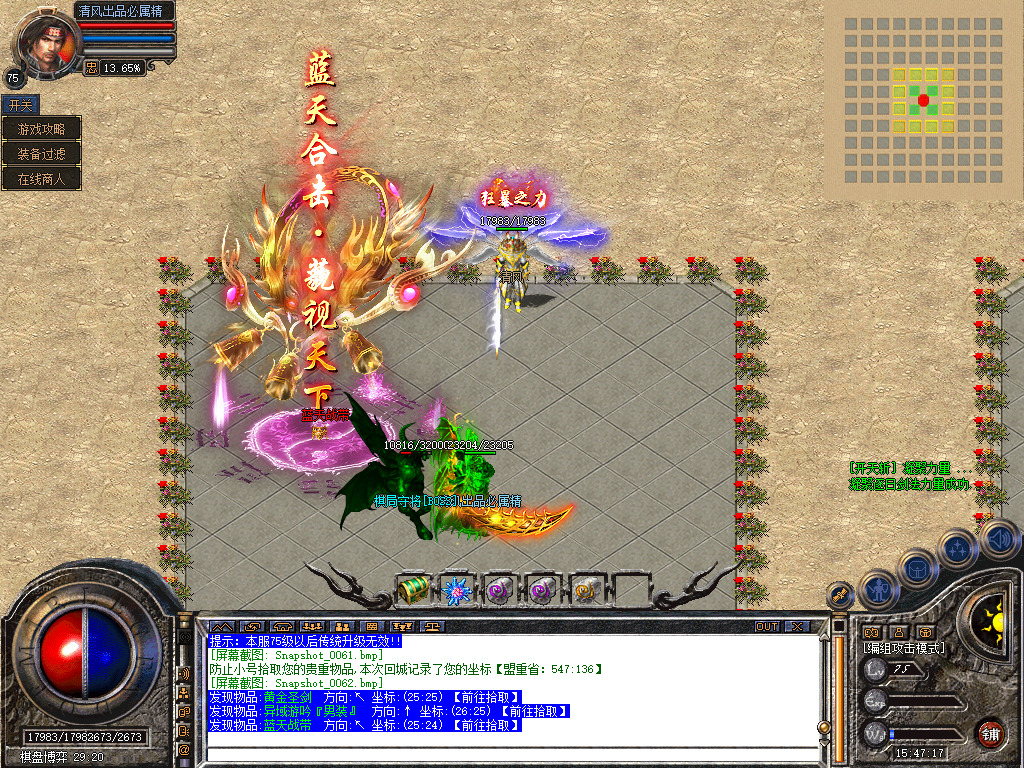This screenshot has height=768, width=1024.
Task: Open the skills sparkle round button
Action: (x=957, y=548)
